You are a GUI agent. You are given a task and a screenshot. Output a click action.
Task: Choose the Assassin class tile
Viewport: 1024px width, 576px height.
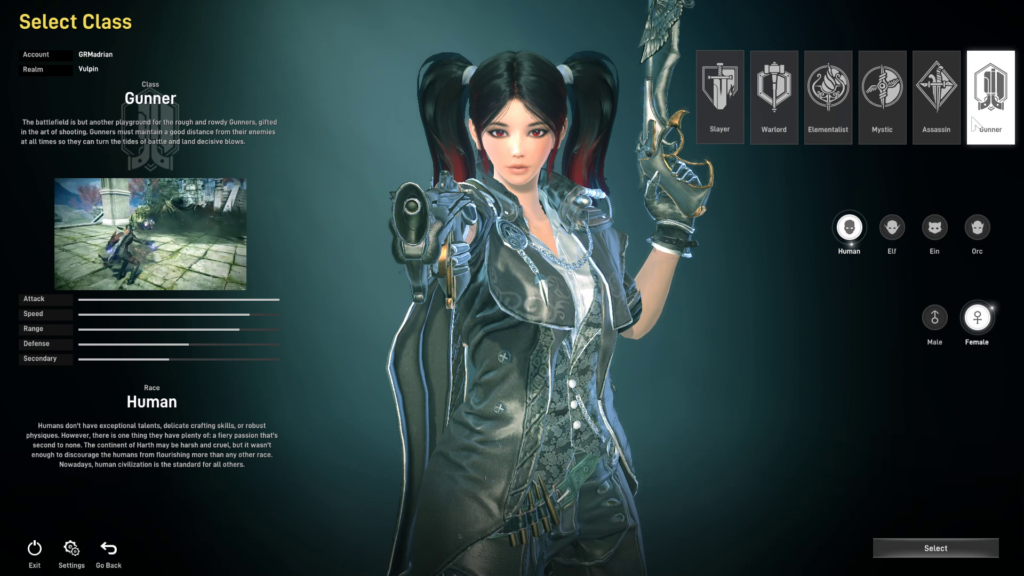pos(936,97)
